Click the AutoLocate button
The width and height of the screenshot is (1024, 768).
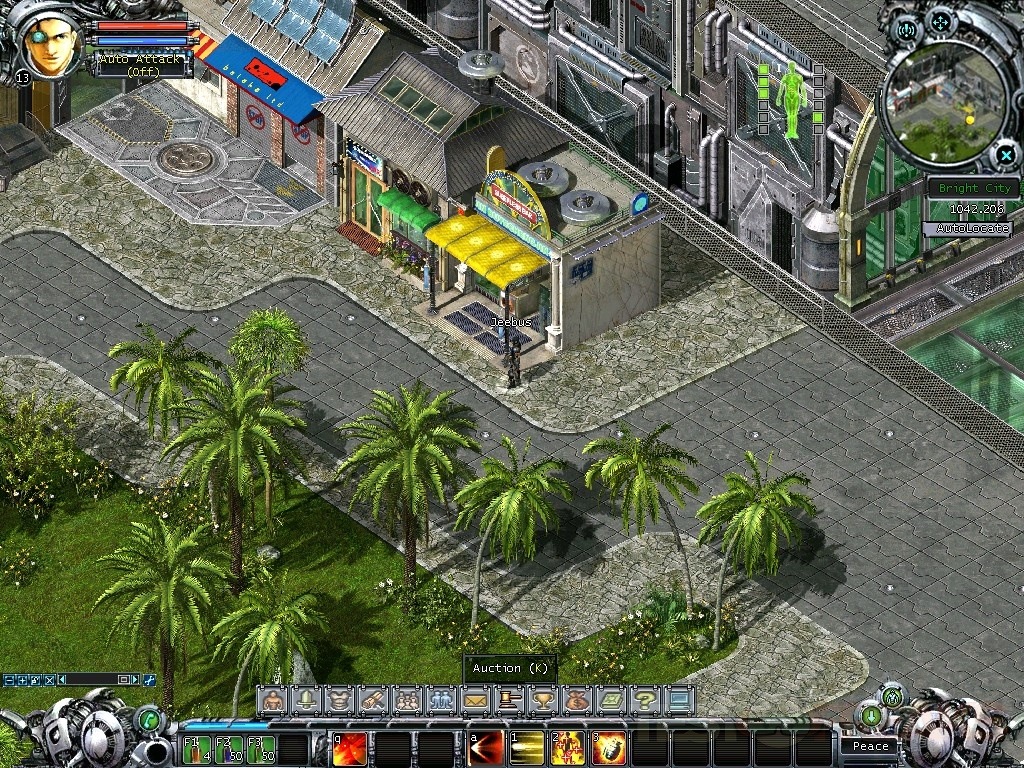(x=973, y=229)
